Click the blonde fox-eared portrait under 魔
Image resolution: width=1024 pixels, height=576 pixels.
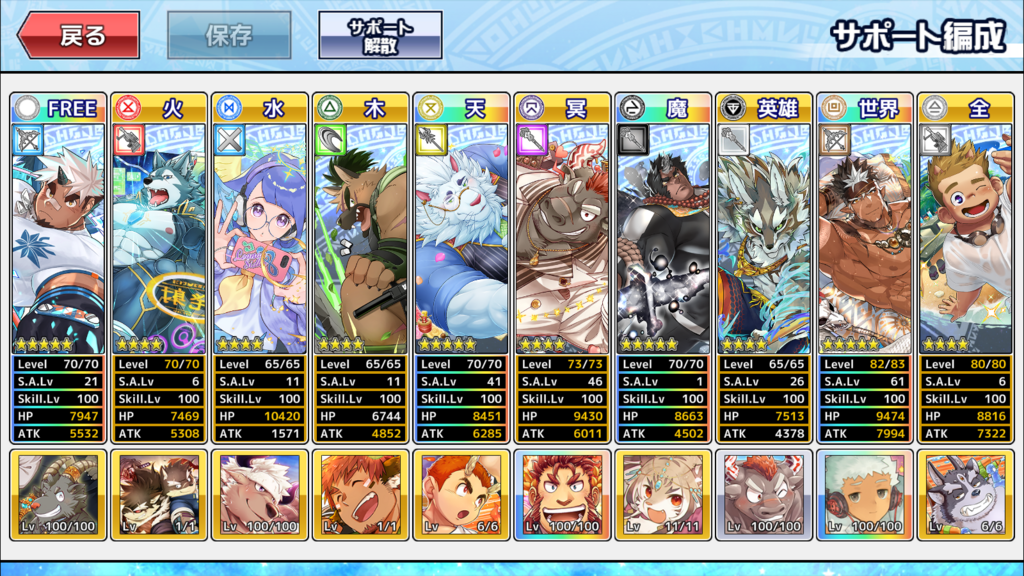coord(663,493)
